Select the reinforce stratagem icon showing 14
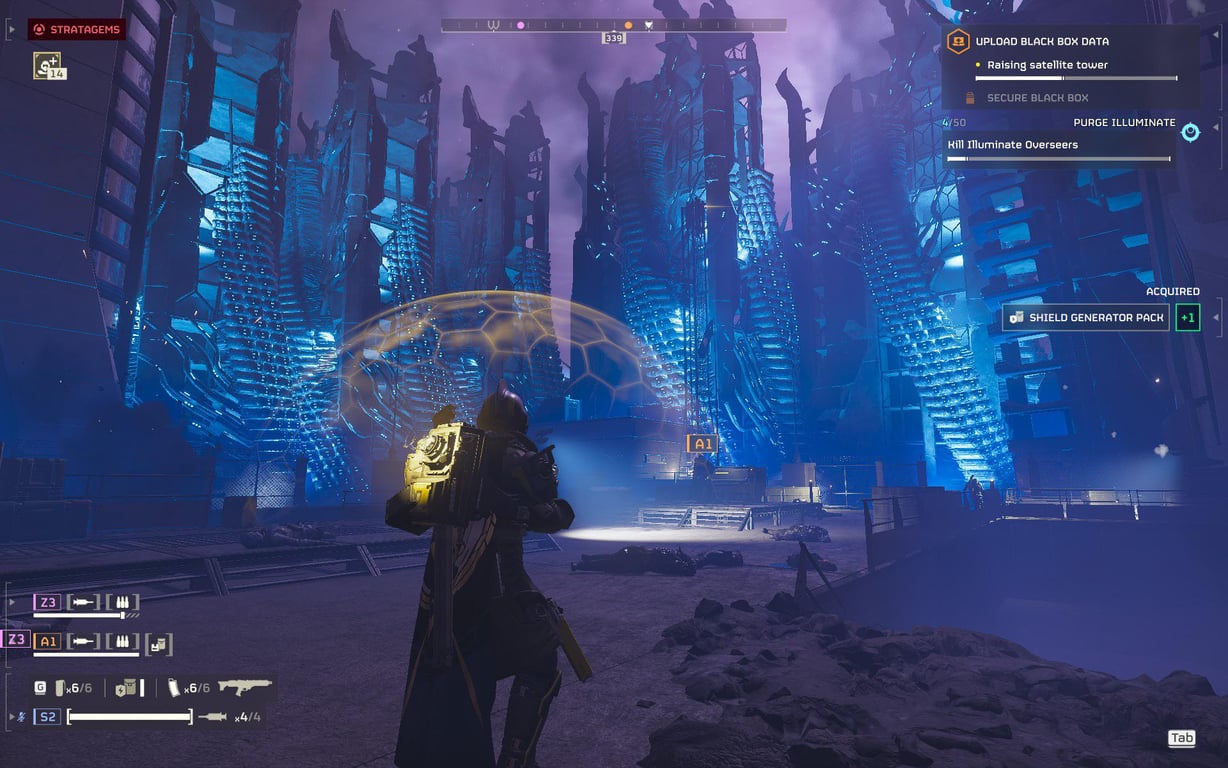The image size is (1228, 768). 47,66
